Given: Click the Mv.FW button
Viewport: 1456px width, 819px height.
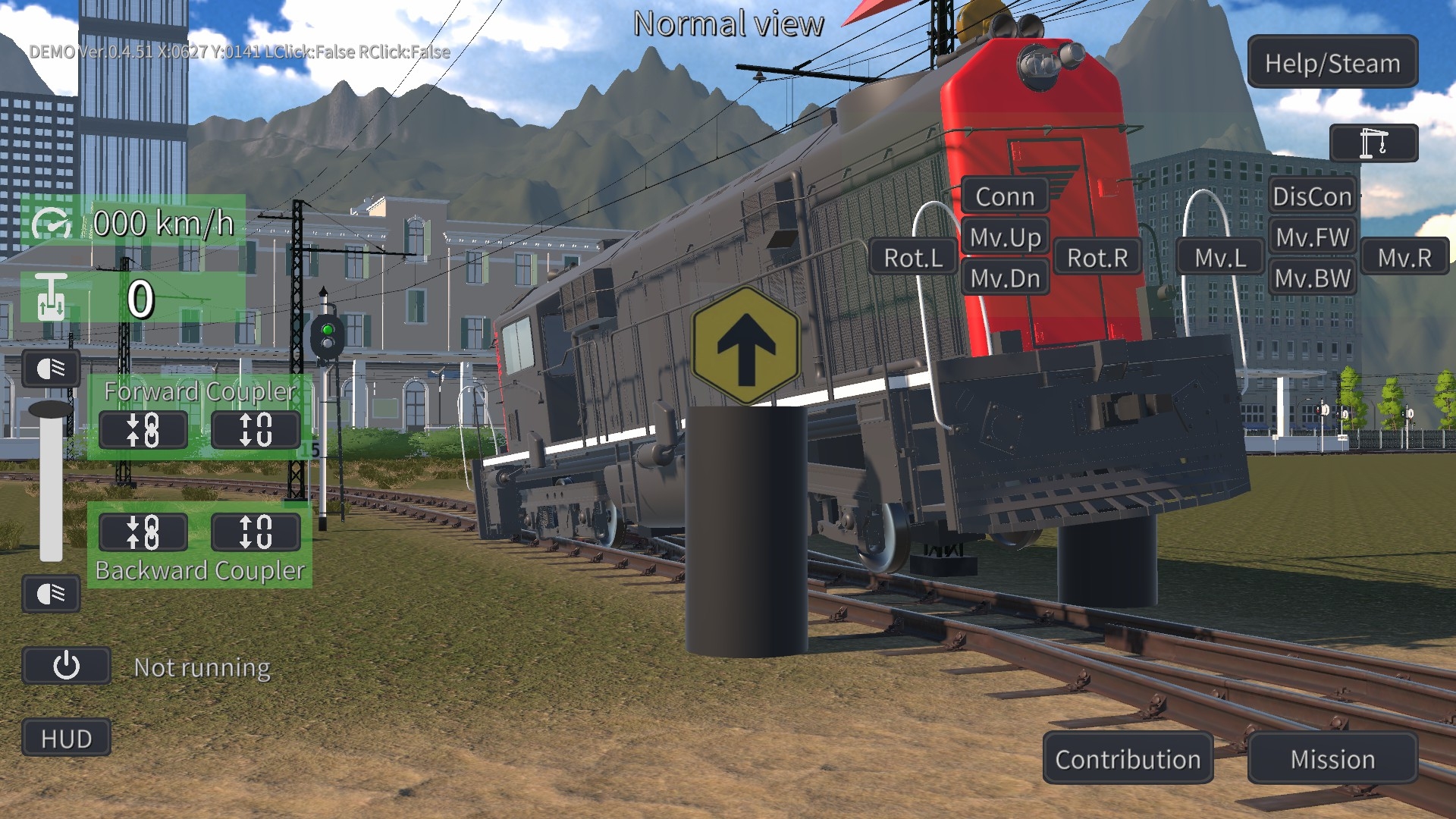Looking at the screenshot, I should (x=1312, y=237).
